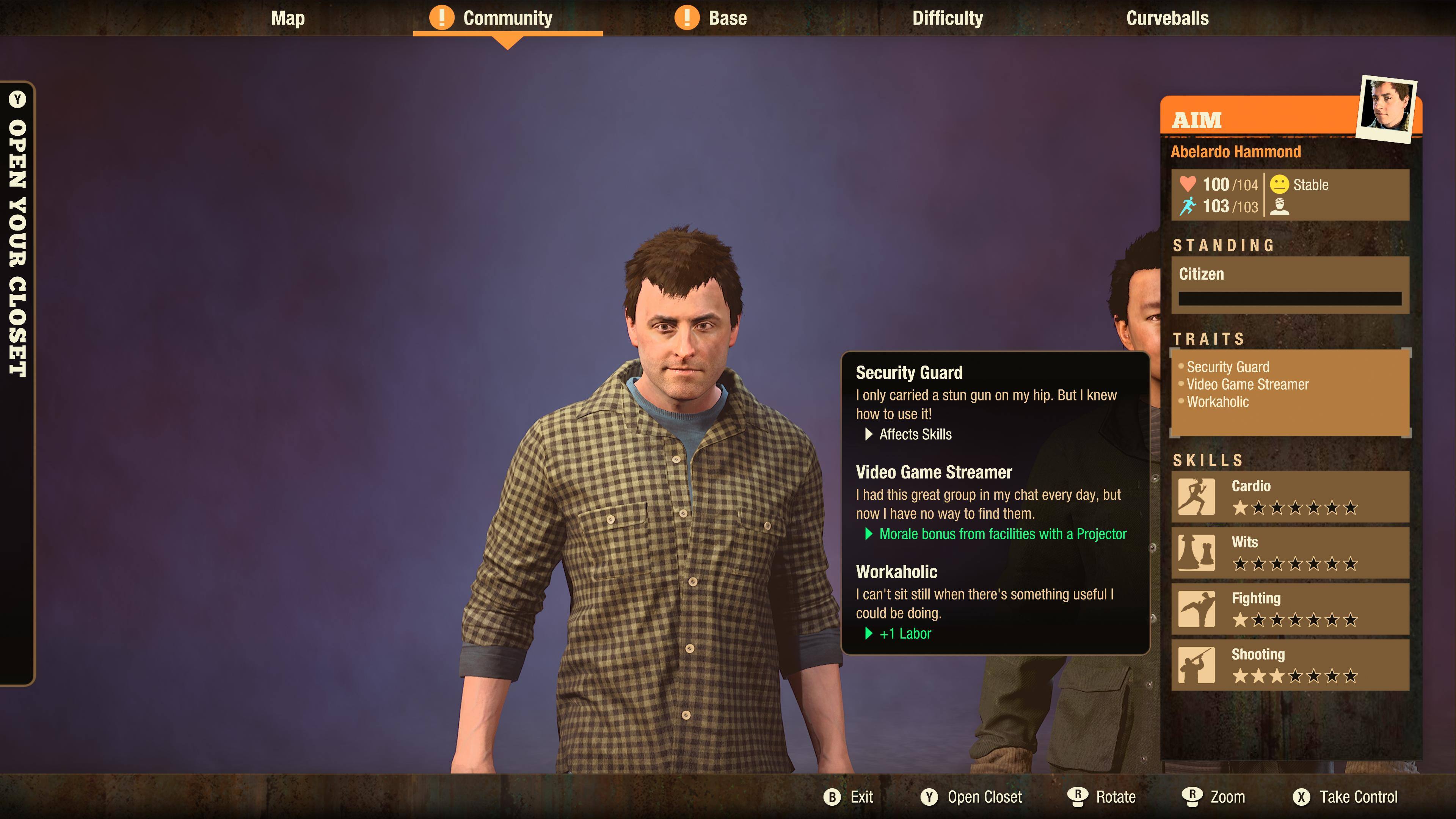The width and height of the screenshot is (1456, 819).
Task: Exit the community screen
Action: click(x=849, y=797)
